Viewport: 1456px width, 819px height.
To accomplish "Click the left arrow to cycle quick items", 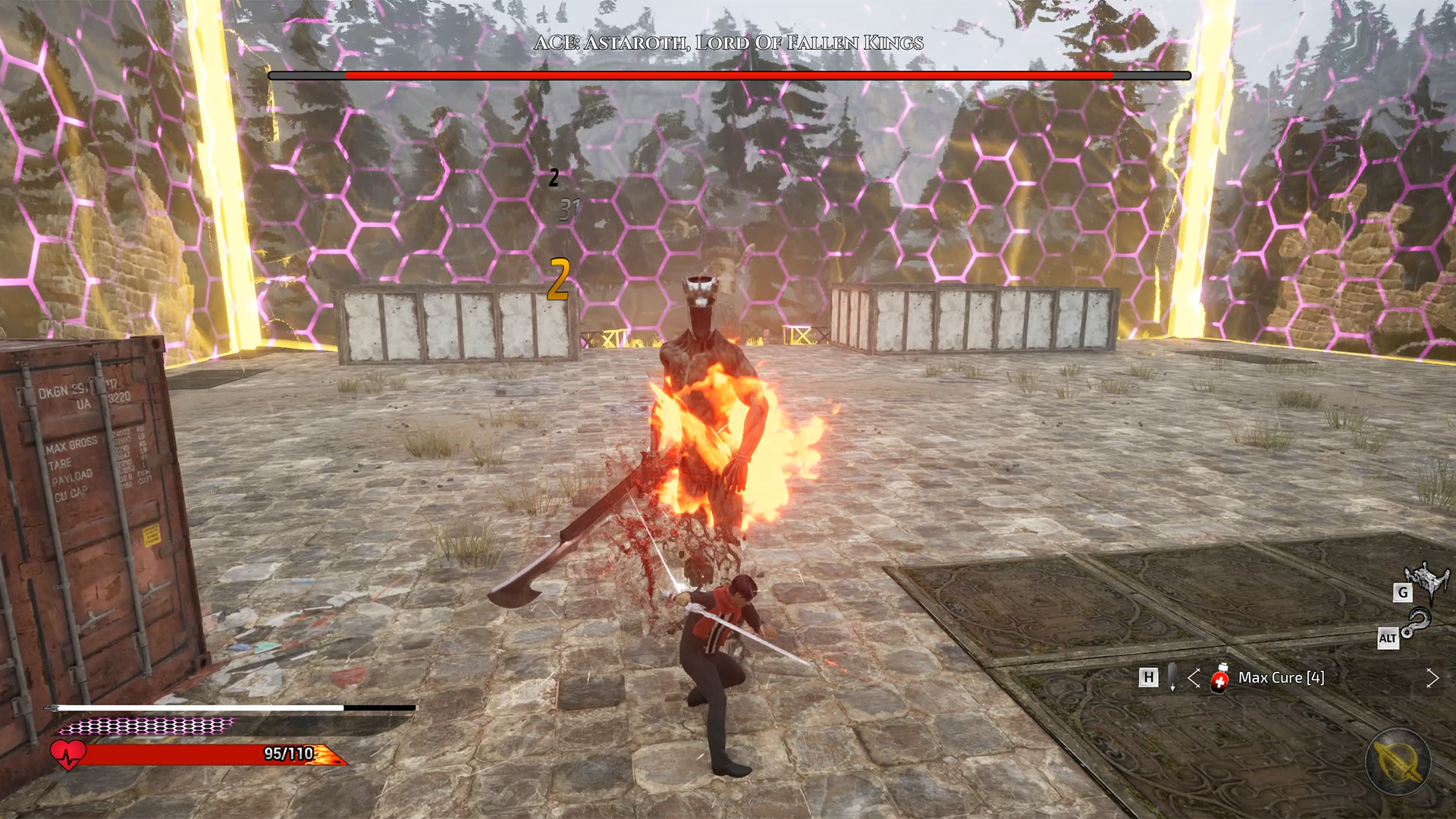I will [x=1194, y=679].
